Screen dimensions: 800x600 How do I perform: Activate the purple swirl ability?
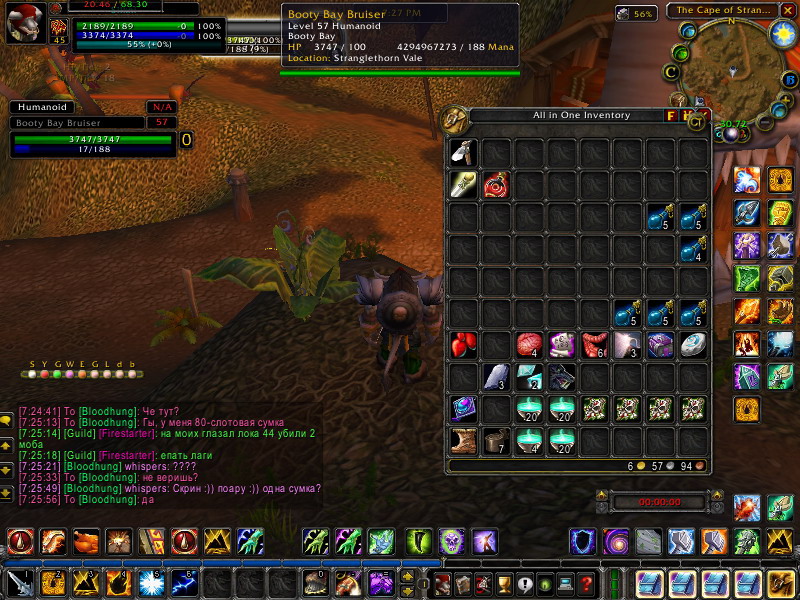[x=615, y=542]
